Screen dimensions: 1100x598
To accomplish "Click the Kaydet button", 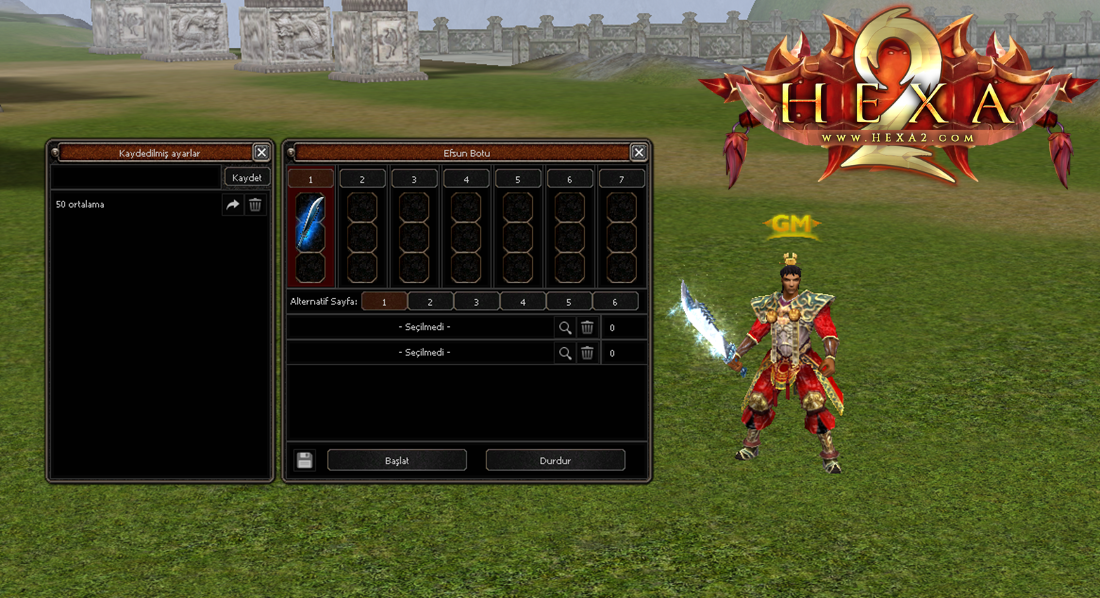I will 247,177.
